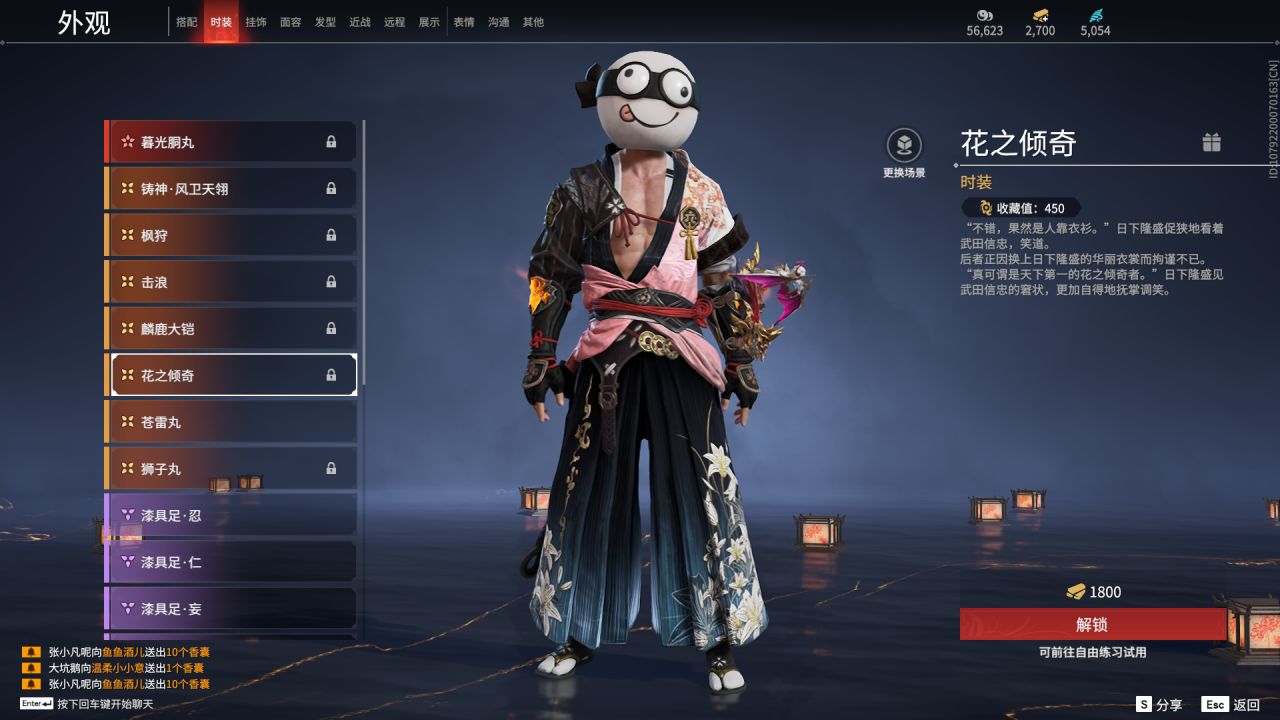Choose the 麟鹿大铠 outfit
Viewport: 1280px width, 720px height.
click(231, 329)
